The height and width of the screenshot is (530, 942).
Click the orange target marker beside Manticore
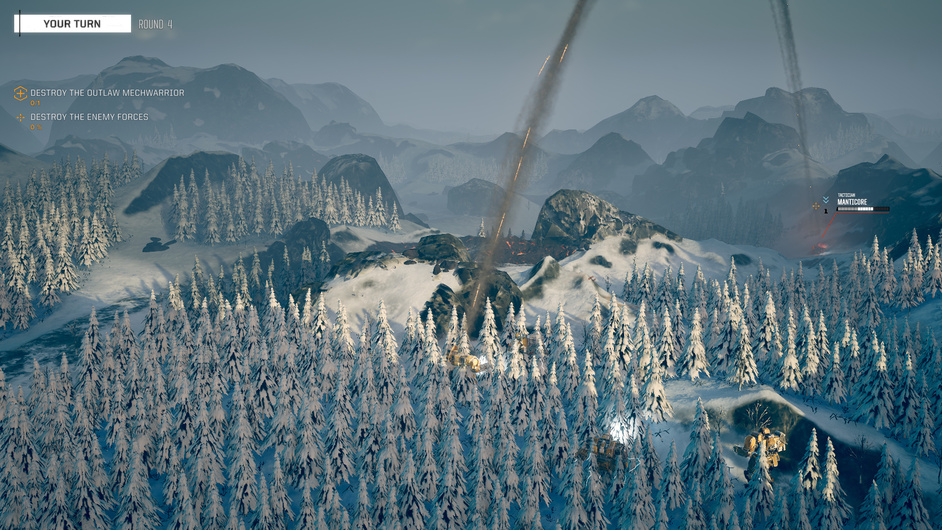coord(816,207)
